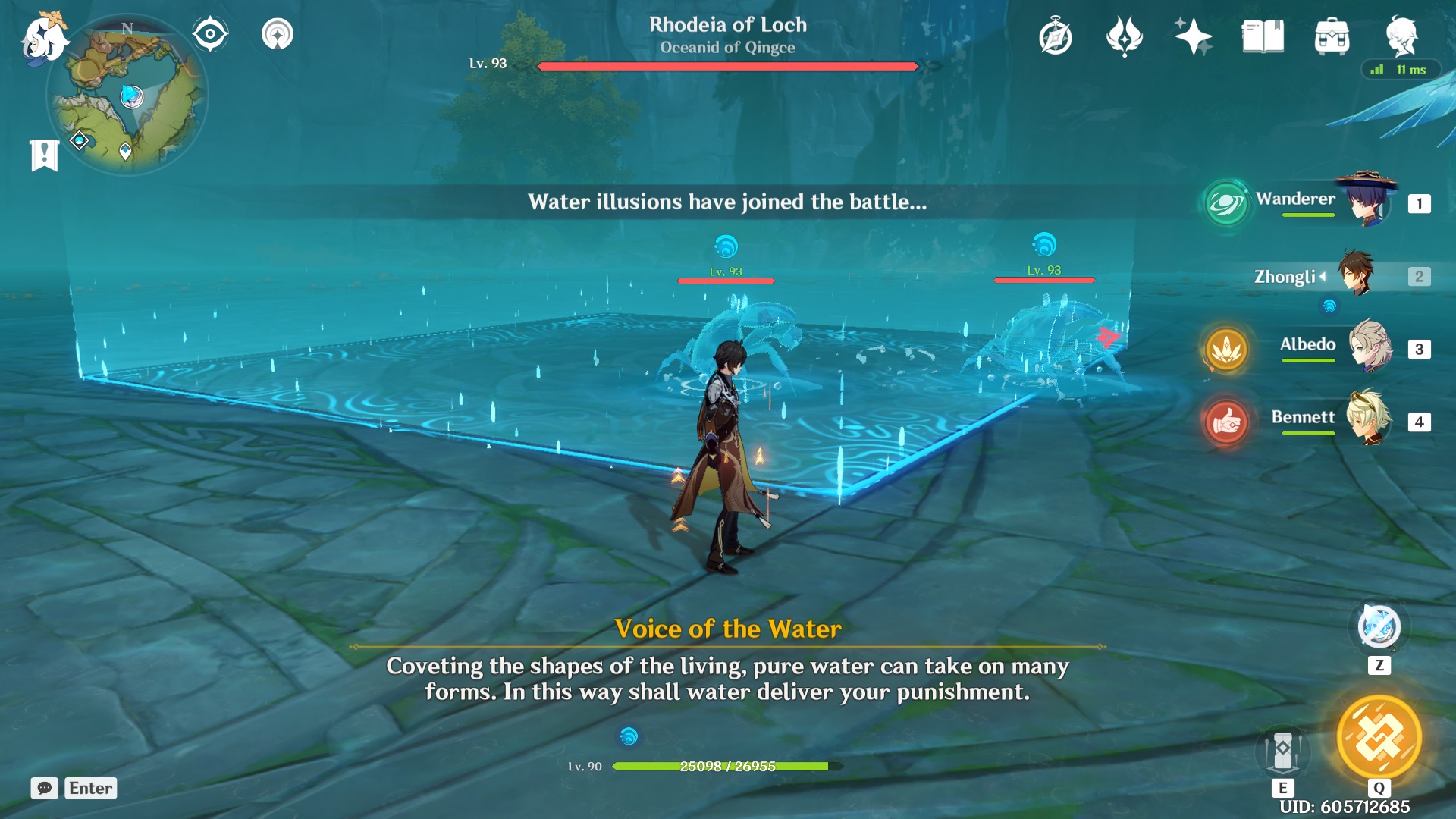Open the Archive book icon
Screen dimensions: 1456x819
click(1262, 35)
